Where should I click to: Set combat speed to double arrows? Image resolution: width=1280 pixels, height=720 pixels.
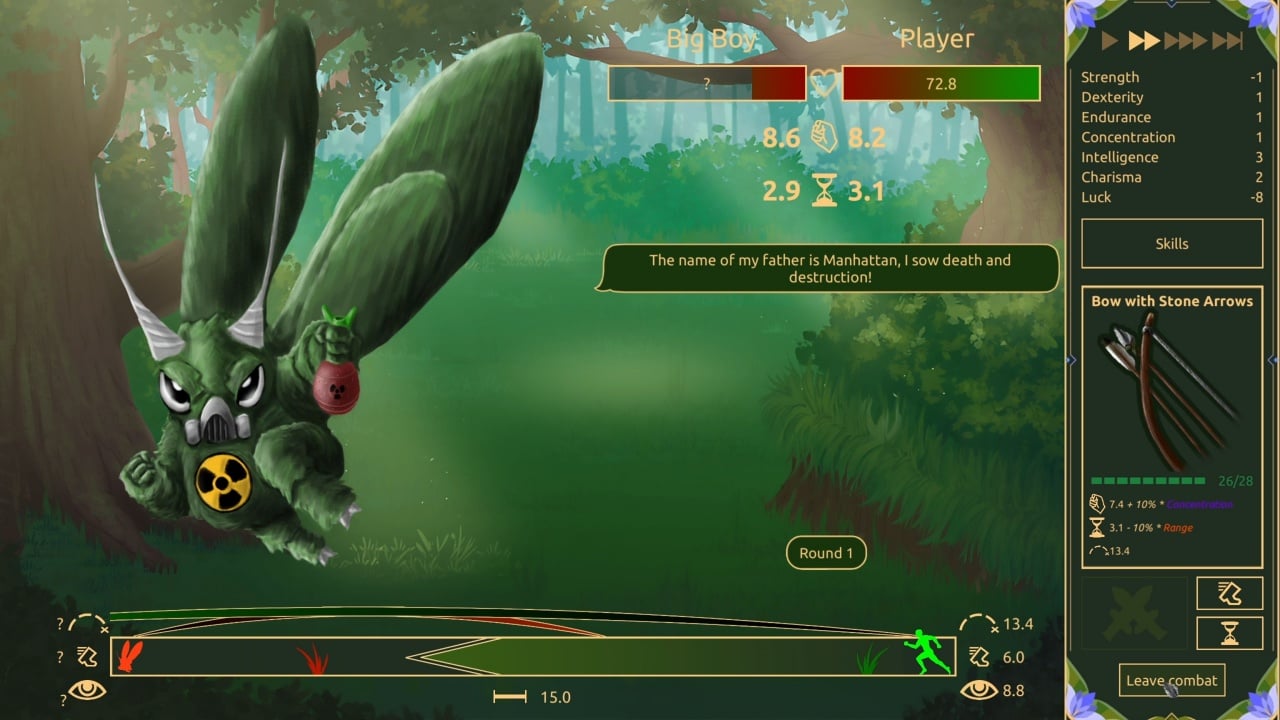[x=1143, y=41]
